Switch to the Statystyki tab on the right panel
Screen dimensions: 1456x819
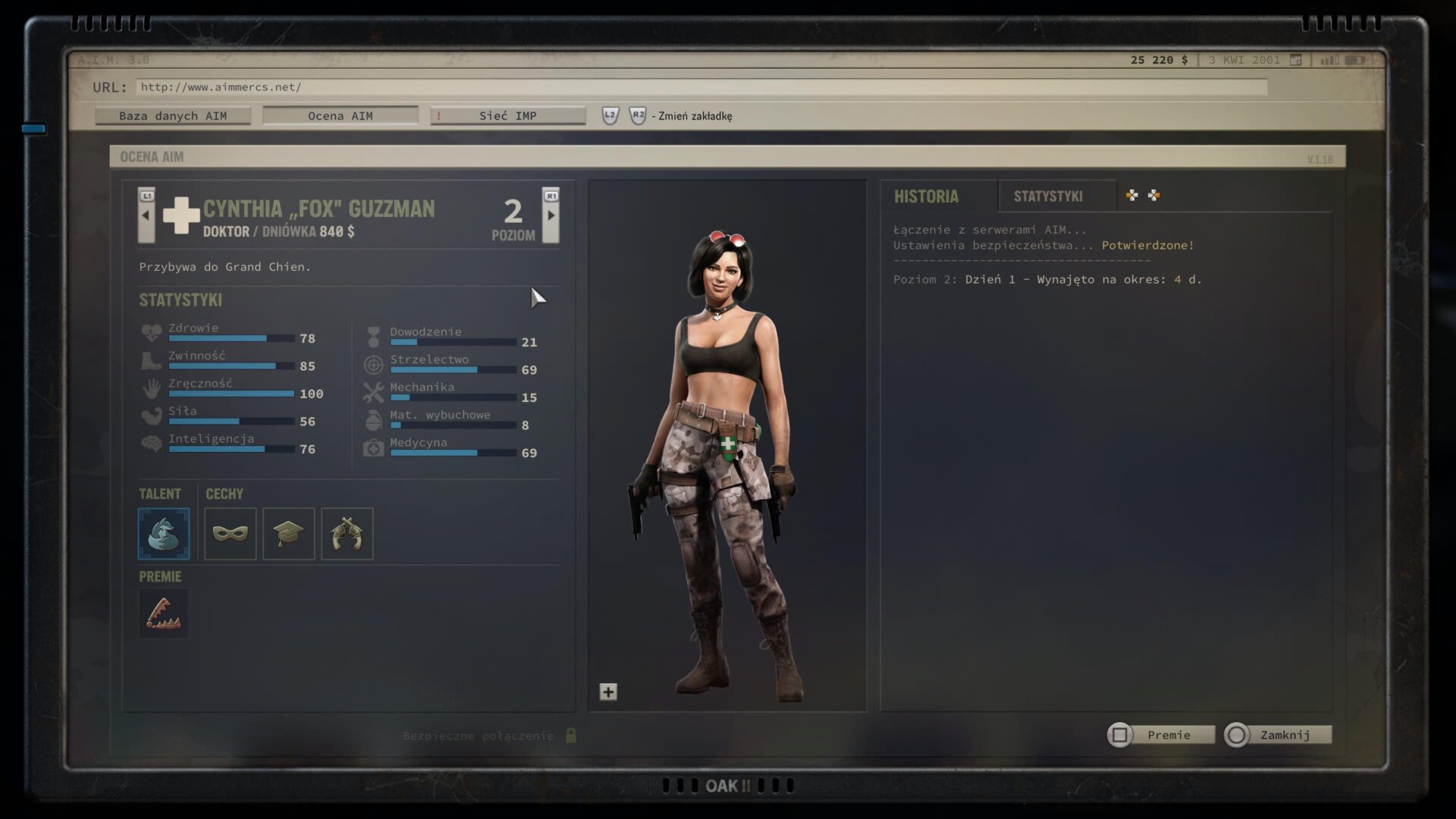(x=1048, y=196)
